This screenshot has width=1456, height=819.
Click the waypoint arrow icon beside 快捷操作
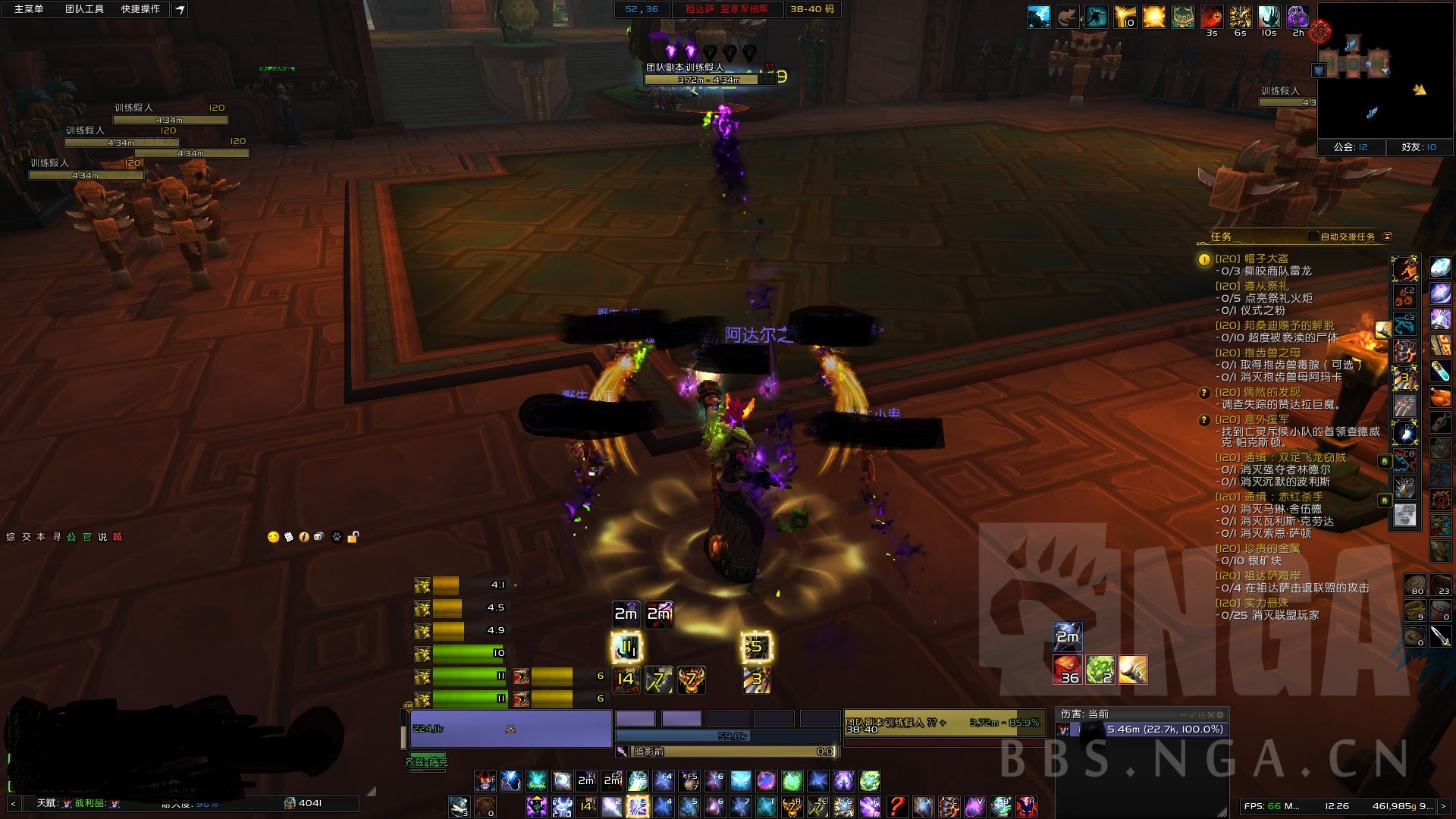coord(180,11)
